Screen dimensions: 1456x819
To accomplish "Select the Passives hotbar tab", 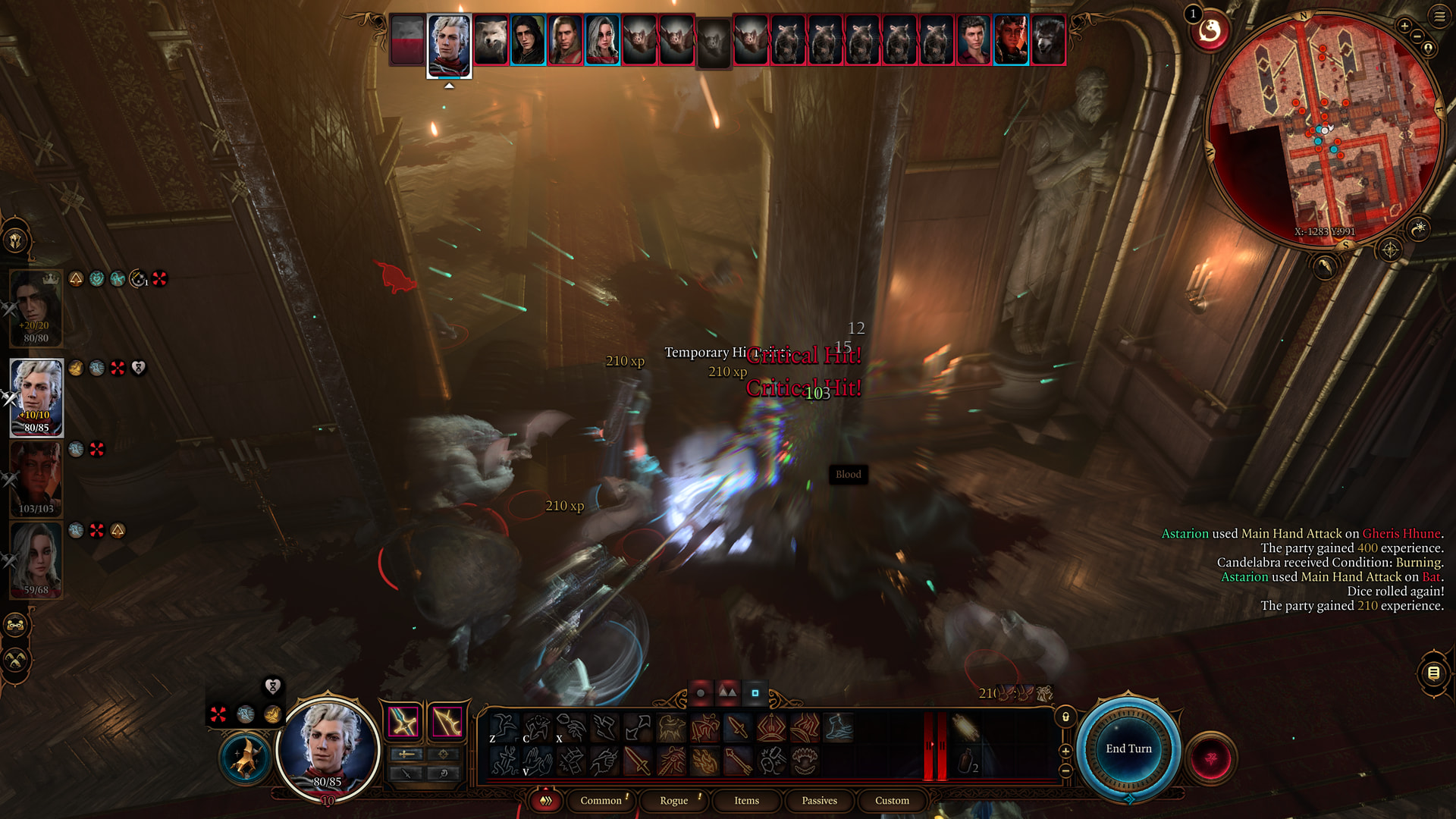I will [x=819, y=800].
